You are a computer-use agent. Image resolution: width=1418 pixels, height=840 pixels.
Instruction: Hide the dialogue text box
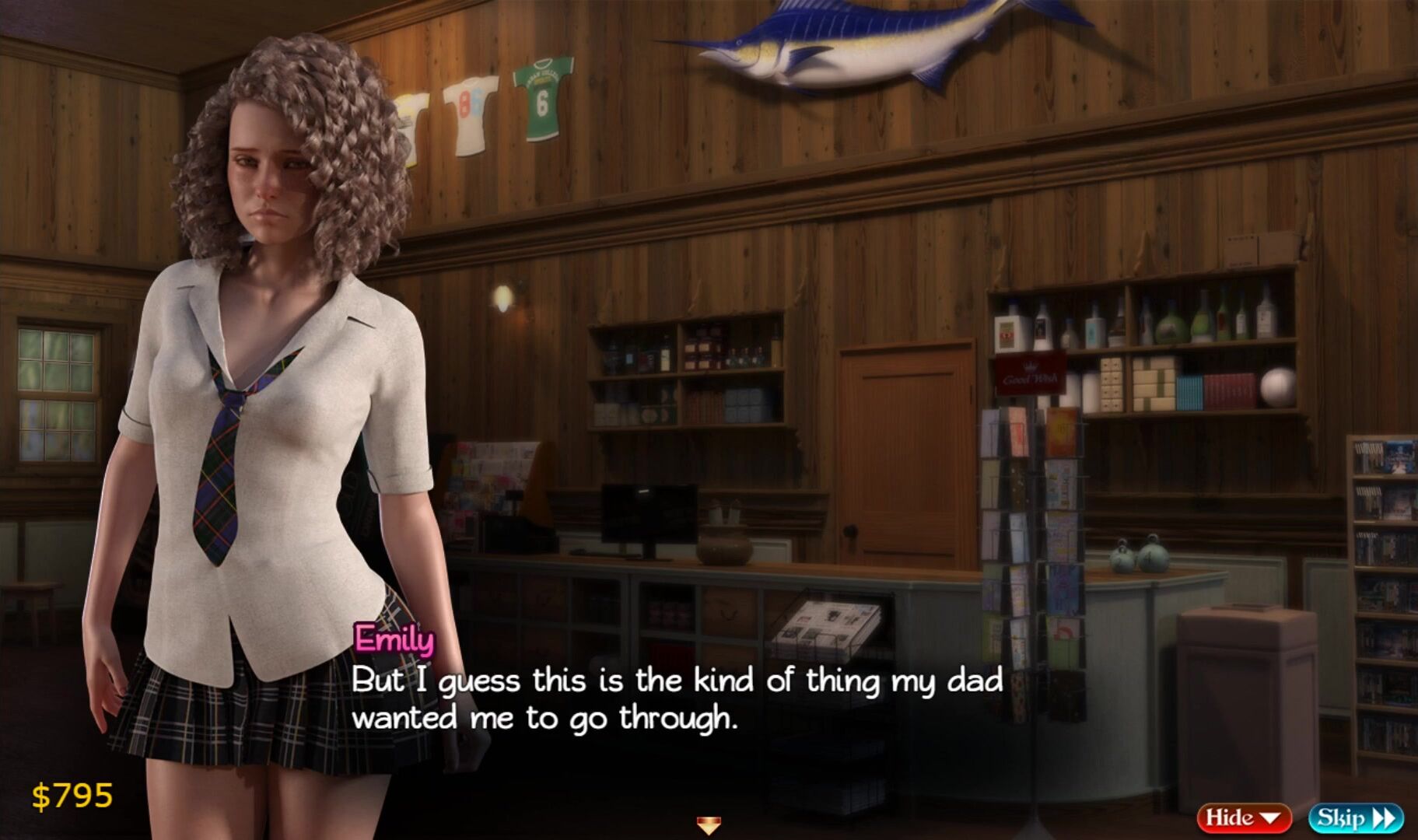pos(1243,817)
